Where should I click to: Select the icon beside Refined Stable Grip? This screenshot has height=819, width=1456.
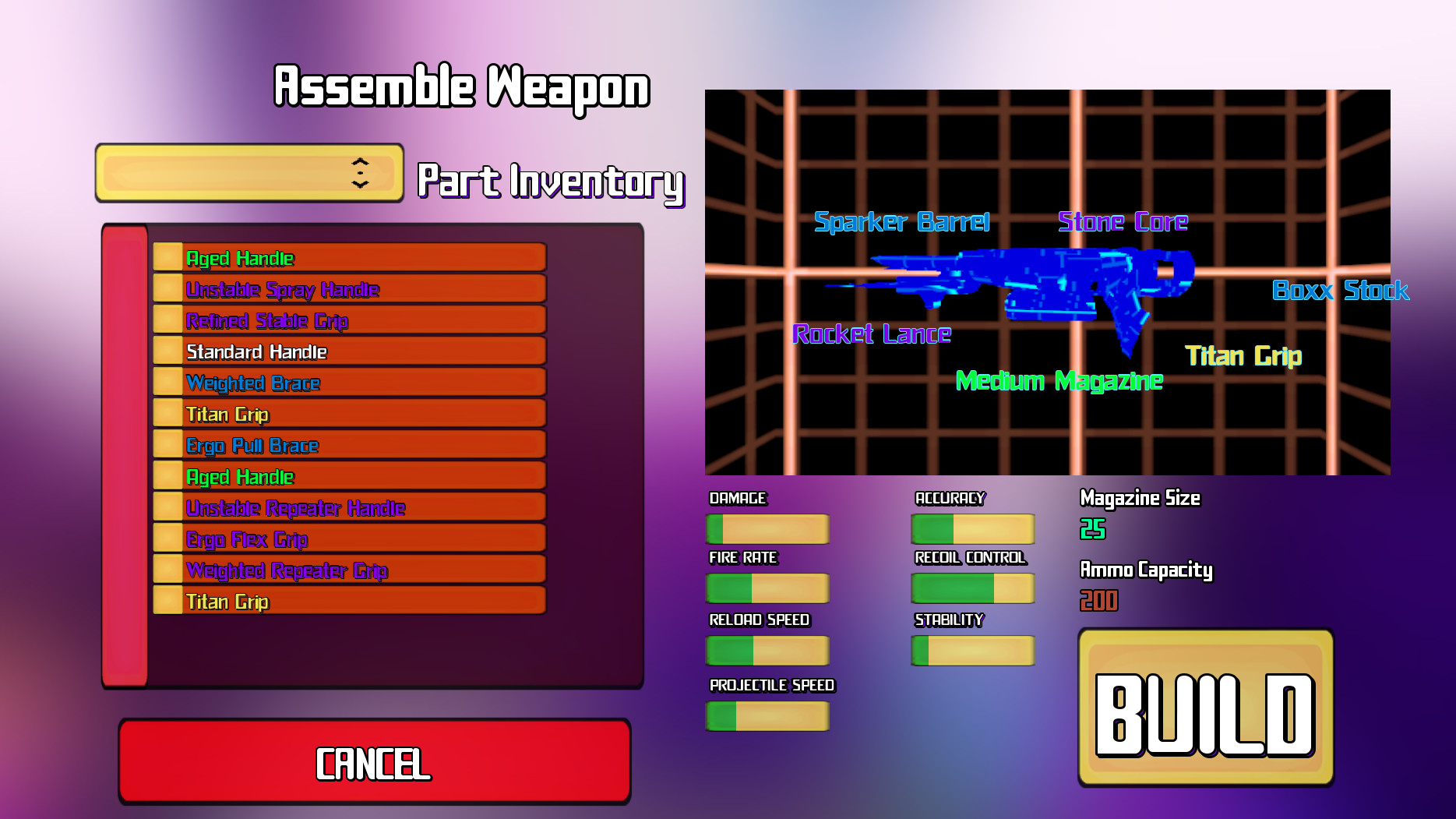pyautogui.click(x=170, y=320)
